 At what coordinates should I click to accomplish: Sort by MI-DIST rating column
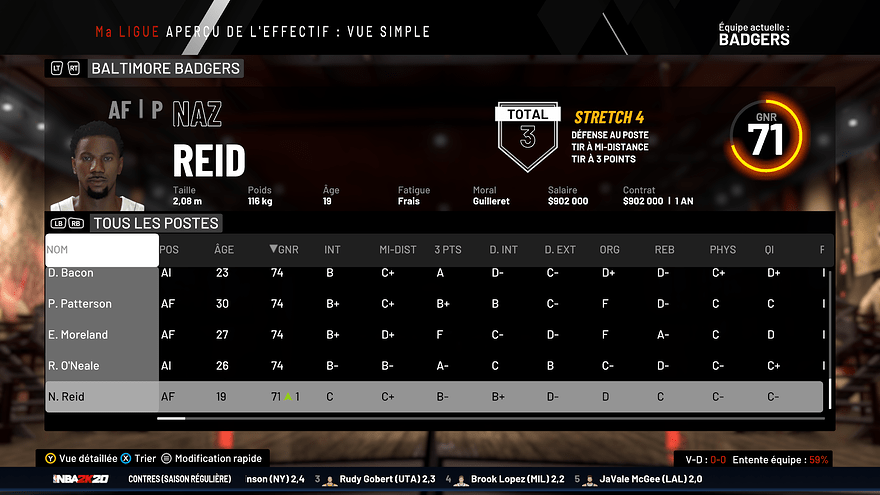(397, 250)
